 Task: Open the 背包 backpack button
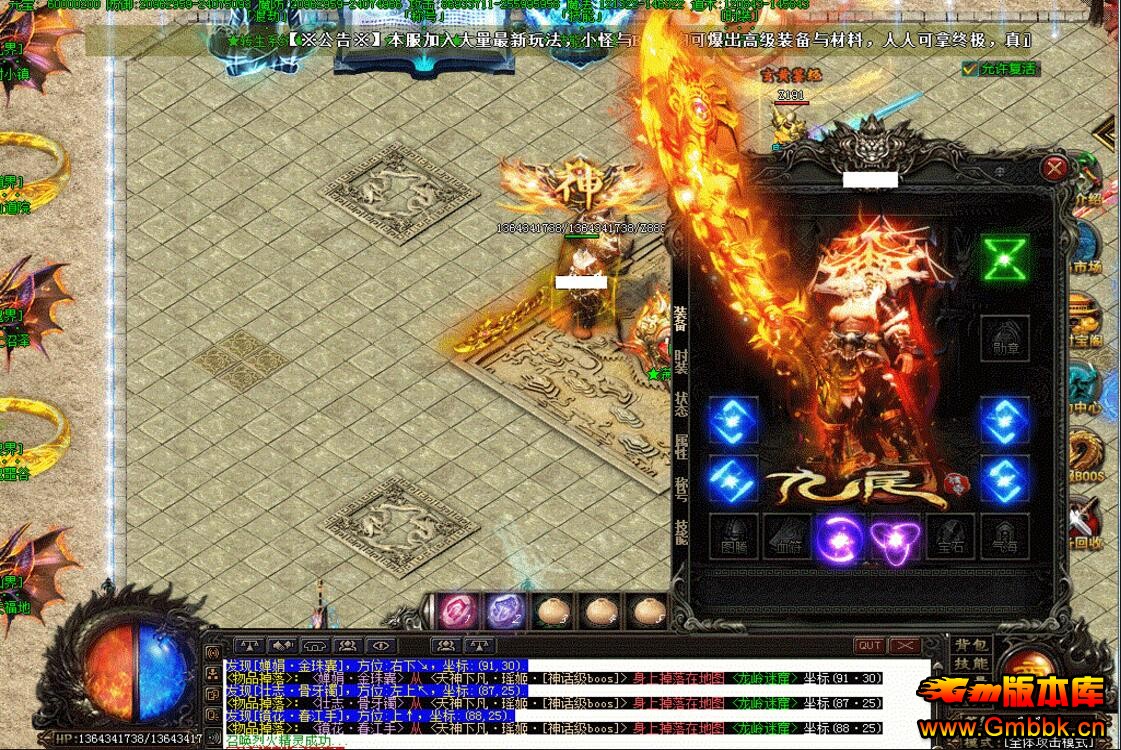(970, 645)
